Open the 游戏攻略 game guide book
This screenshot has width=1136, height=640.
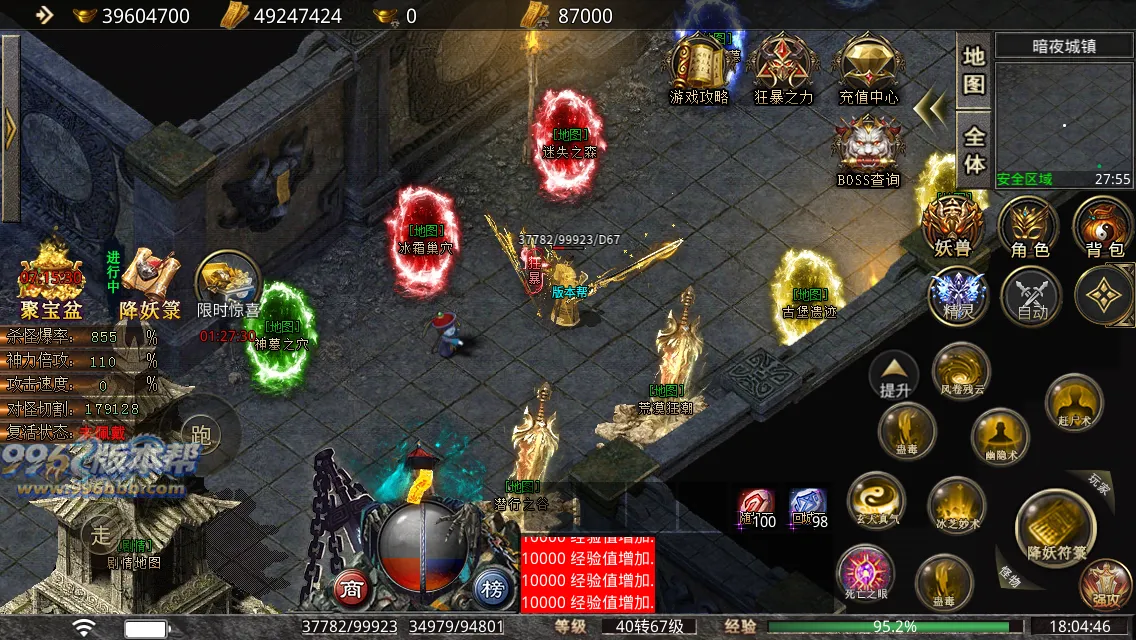point(699,65)
